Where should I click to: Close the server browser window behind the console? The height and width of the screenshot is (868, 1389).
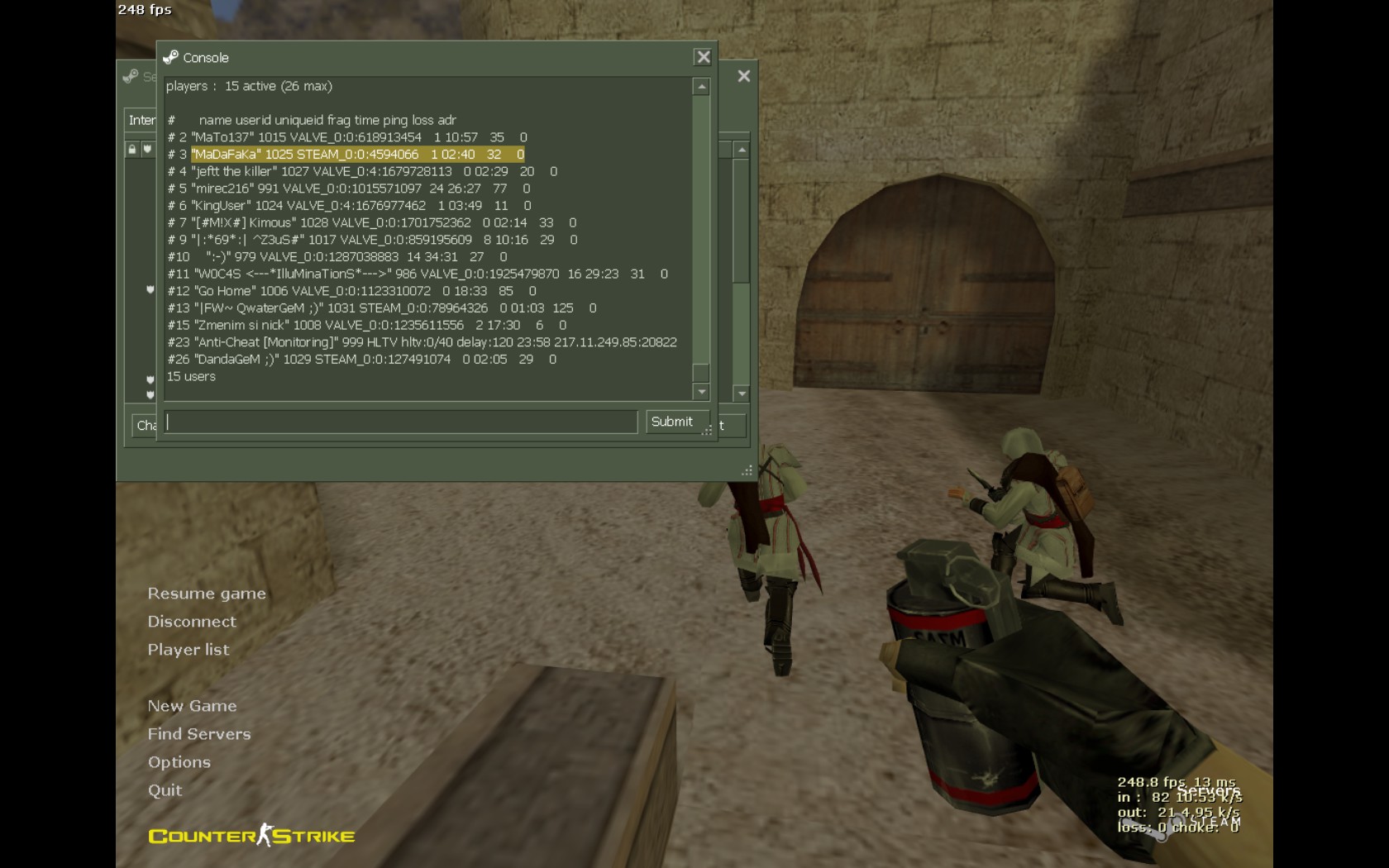click(744, 76)
